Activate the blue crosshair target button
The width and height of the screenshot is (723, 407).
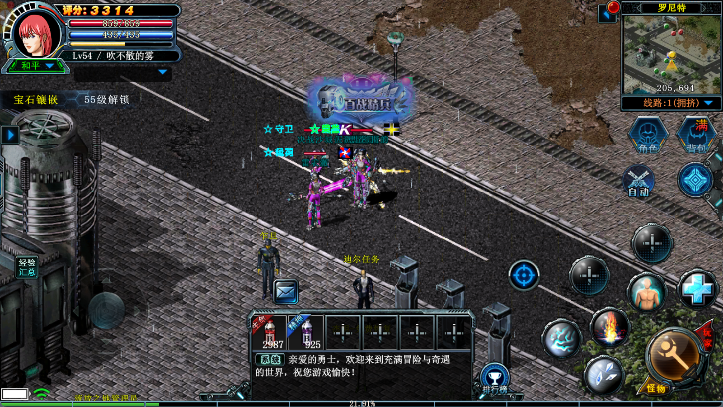pos(524,273)
